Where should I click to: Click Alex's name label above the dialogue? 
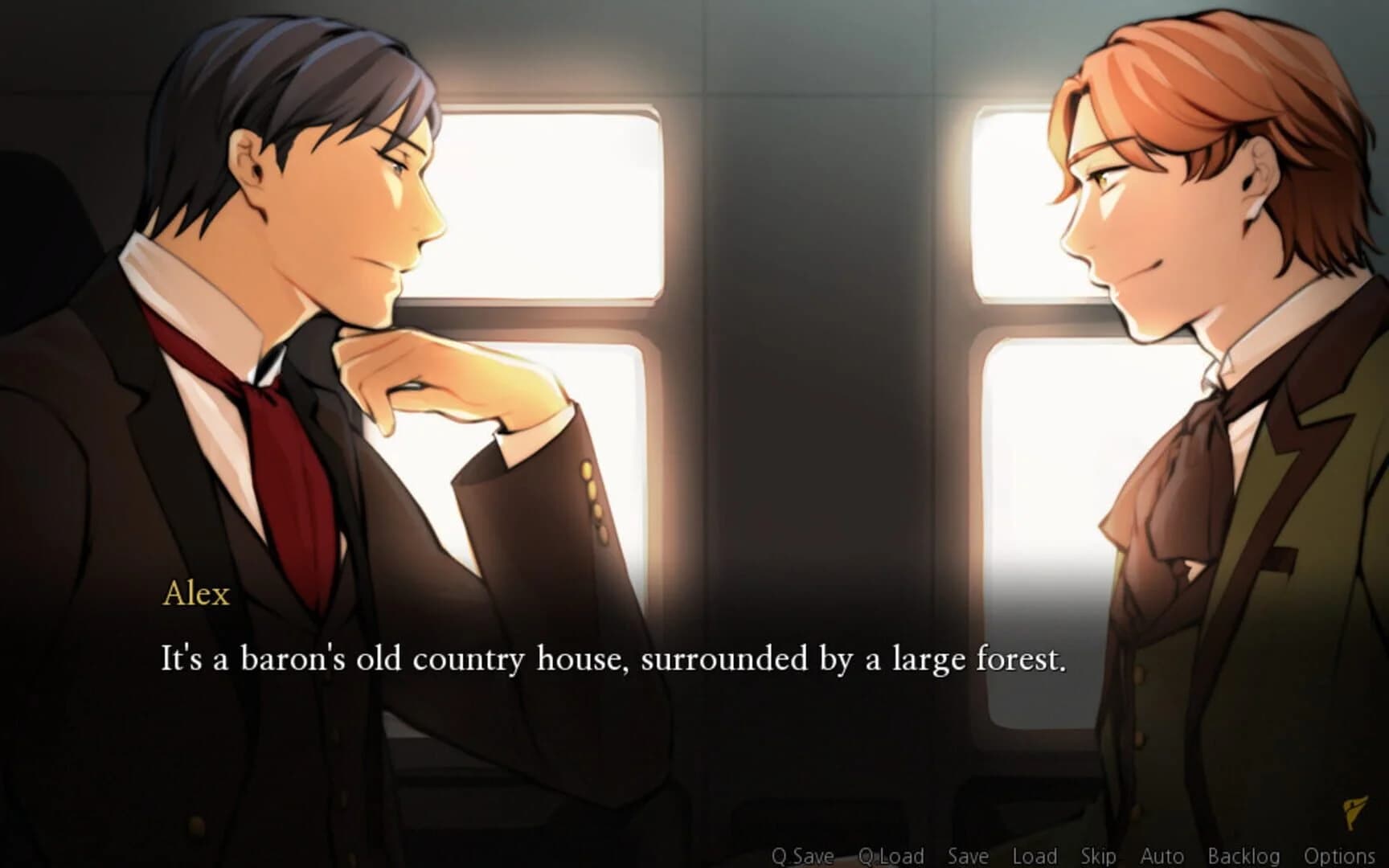click(196, 595)
